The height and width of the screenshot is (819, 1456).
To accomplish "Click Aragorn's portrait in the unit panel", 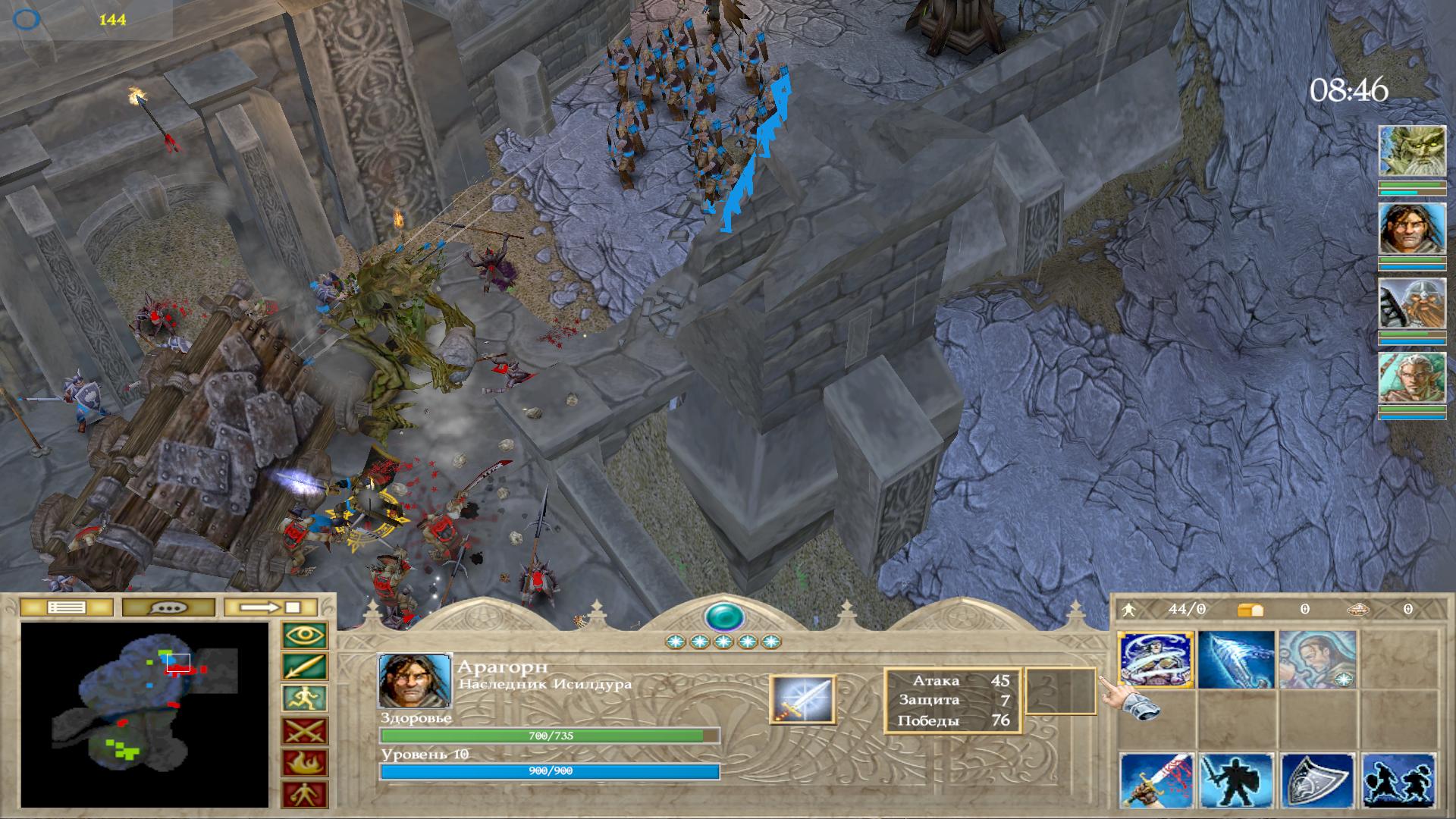I will [414, 680].
